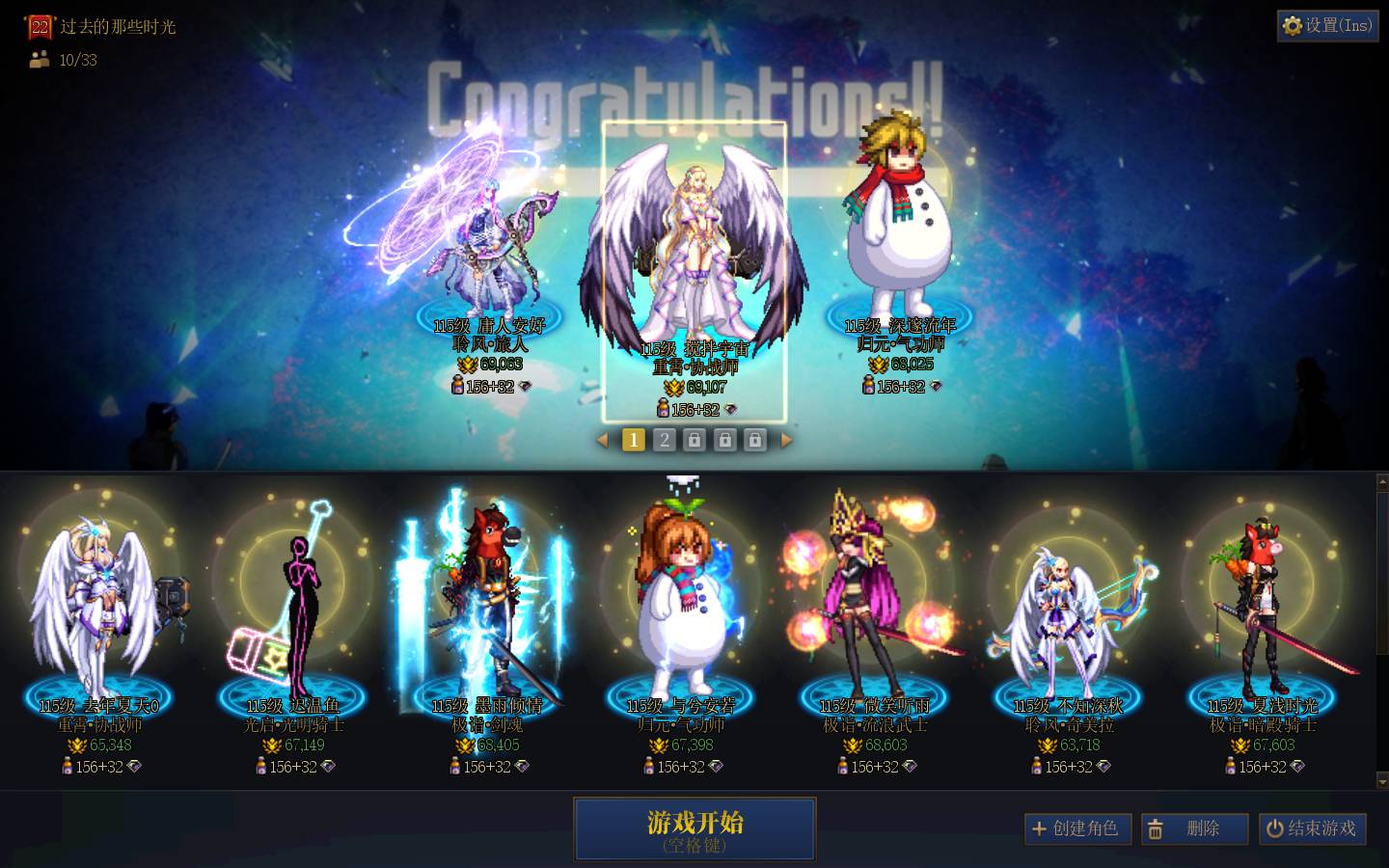
Task: Click the left orange page arrow
Action: click(x=603, y=440)
